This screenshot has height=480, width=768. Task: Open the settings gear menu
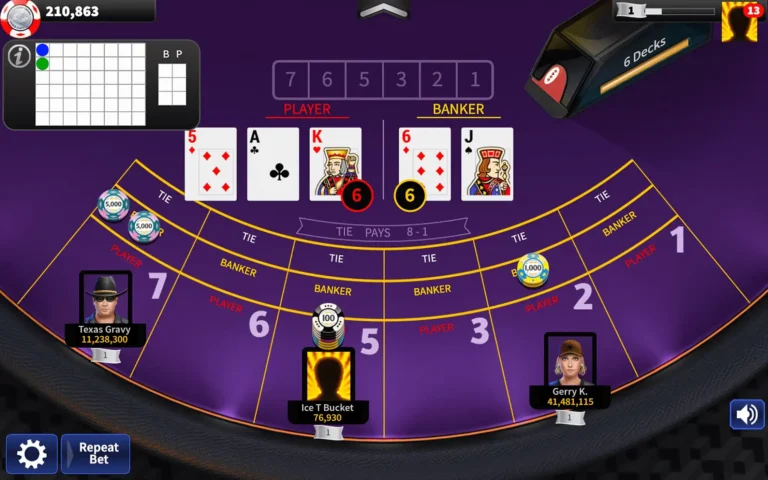point(31,454)
